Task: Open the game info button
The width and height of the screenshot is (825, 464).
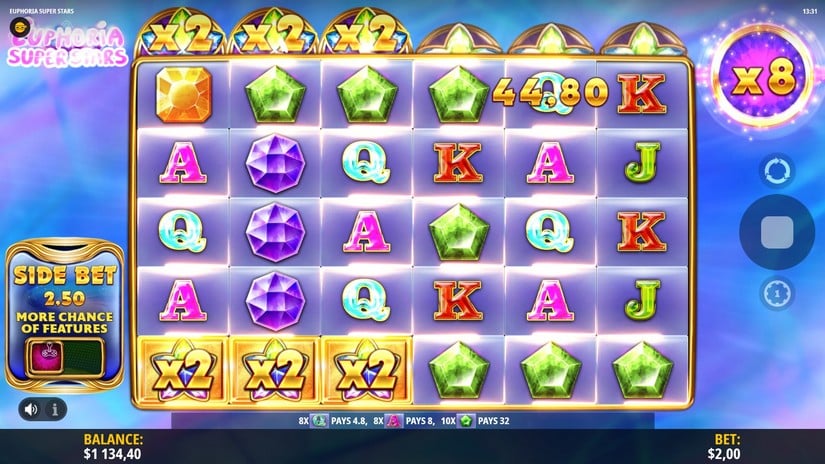Action: coord(54,408)
